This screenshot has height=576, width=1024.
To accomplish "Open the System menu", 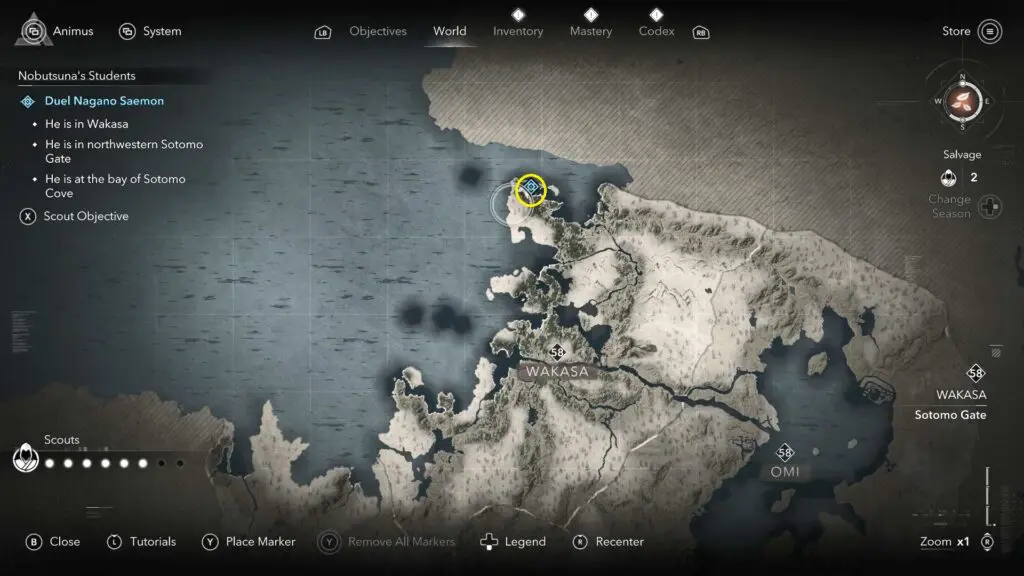I will point(150,31).
